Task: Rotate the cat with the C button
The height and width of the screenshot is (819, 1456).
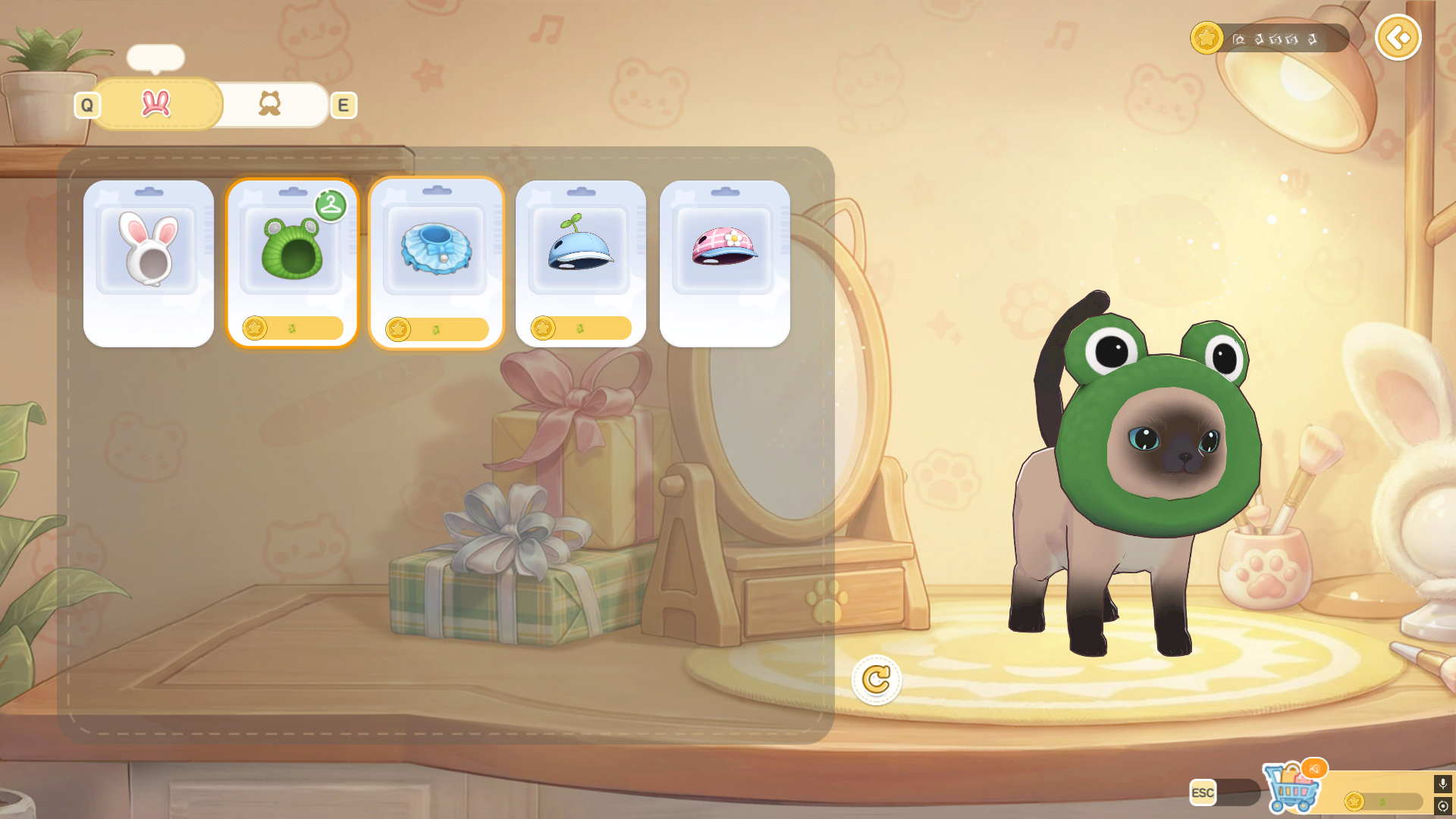Action: (877, 680)
